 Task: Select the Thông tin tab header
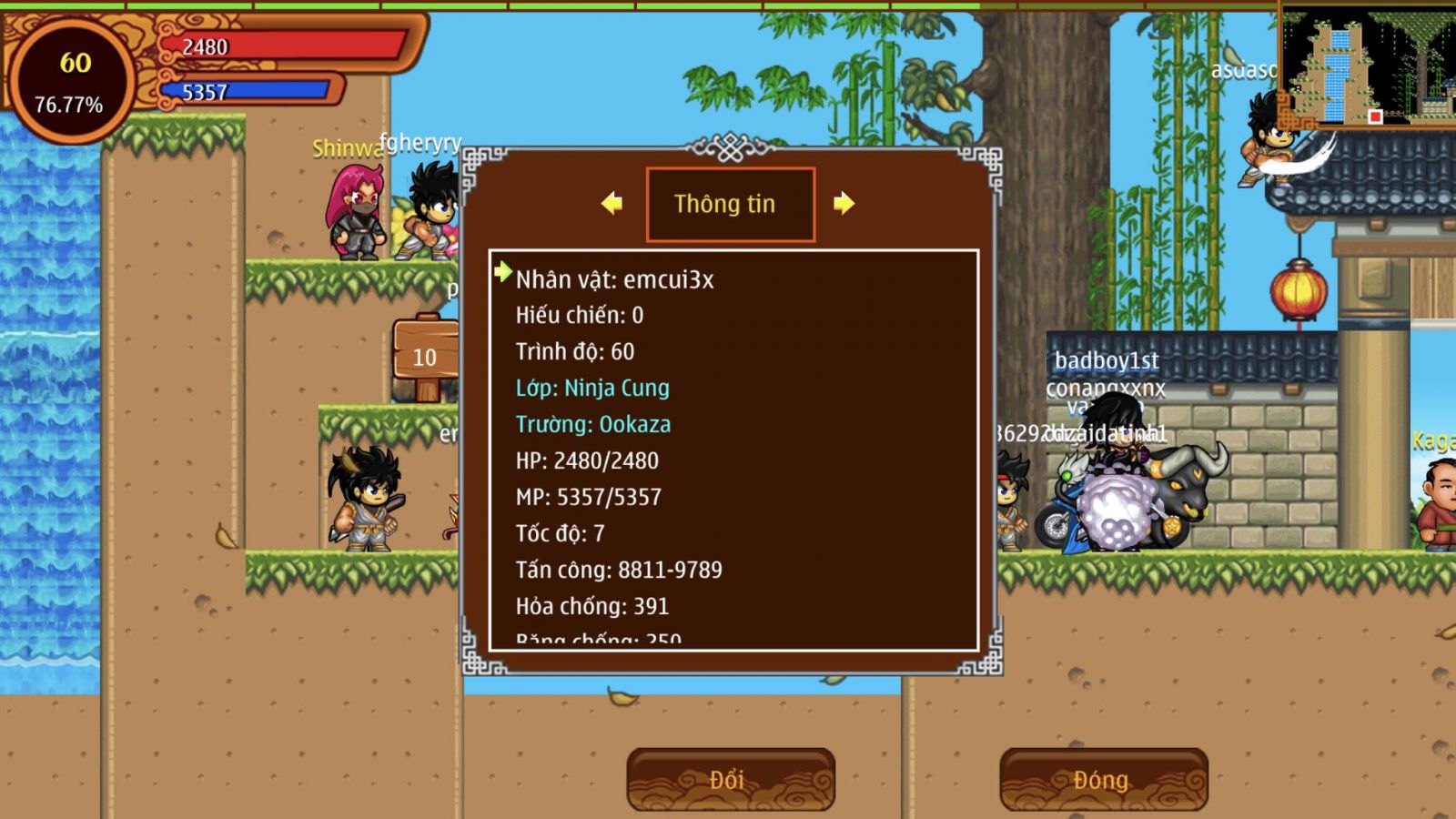click(x=730, y=204)
